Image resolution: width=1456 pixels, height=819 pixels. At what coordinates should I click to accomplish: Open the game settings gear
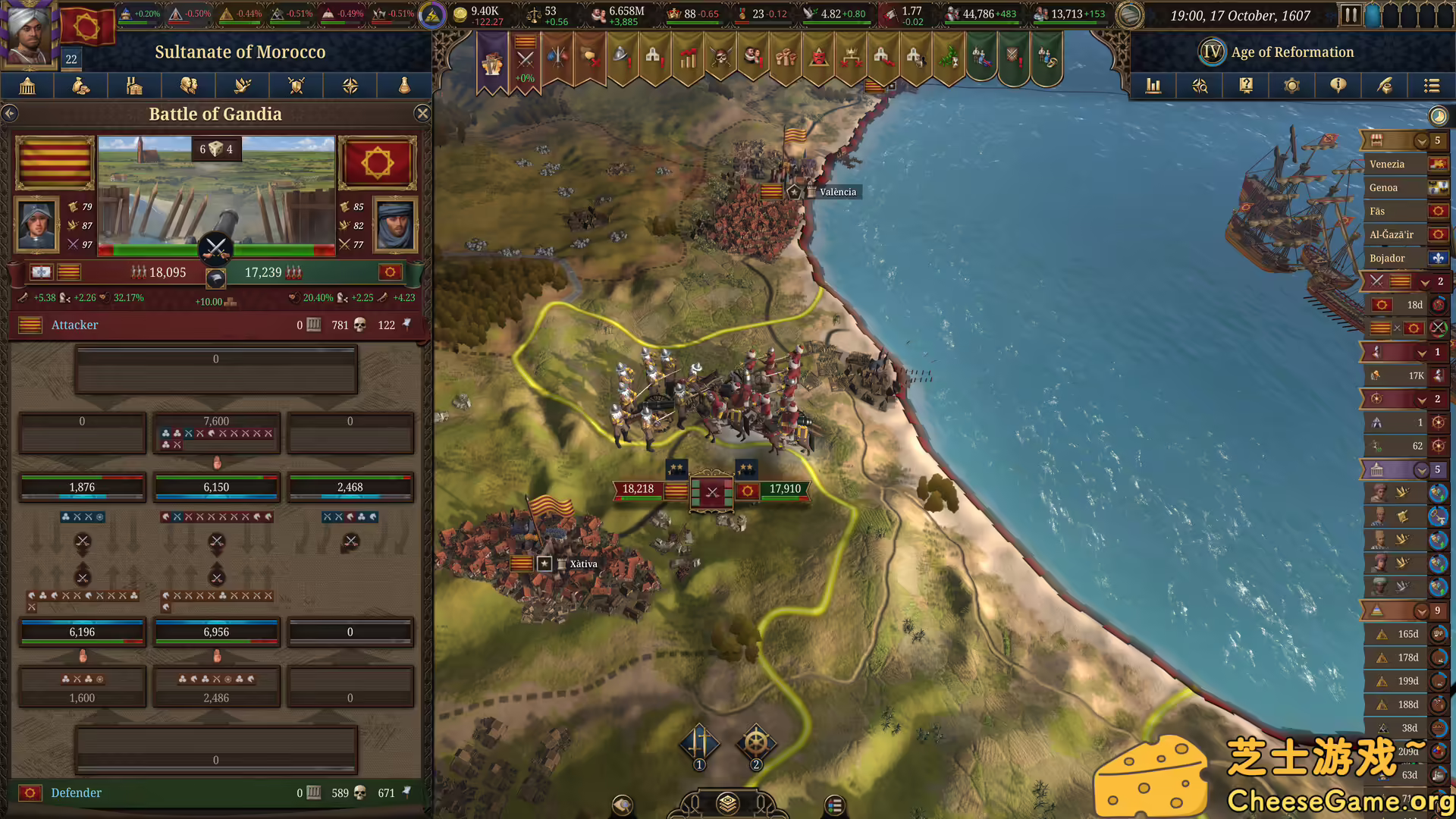[1291, 86]
